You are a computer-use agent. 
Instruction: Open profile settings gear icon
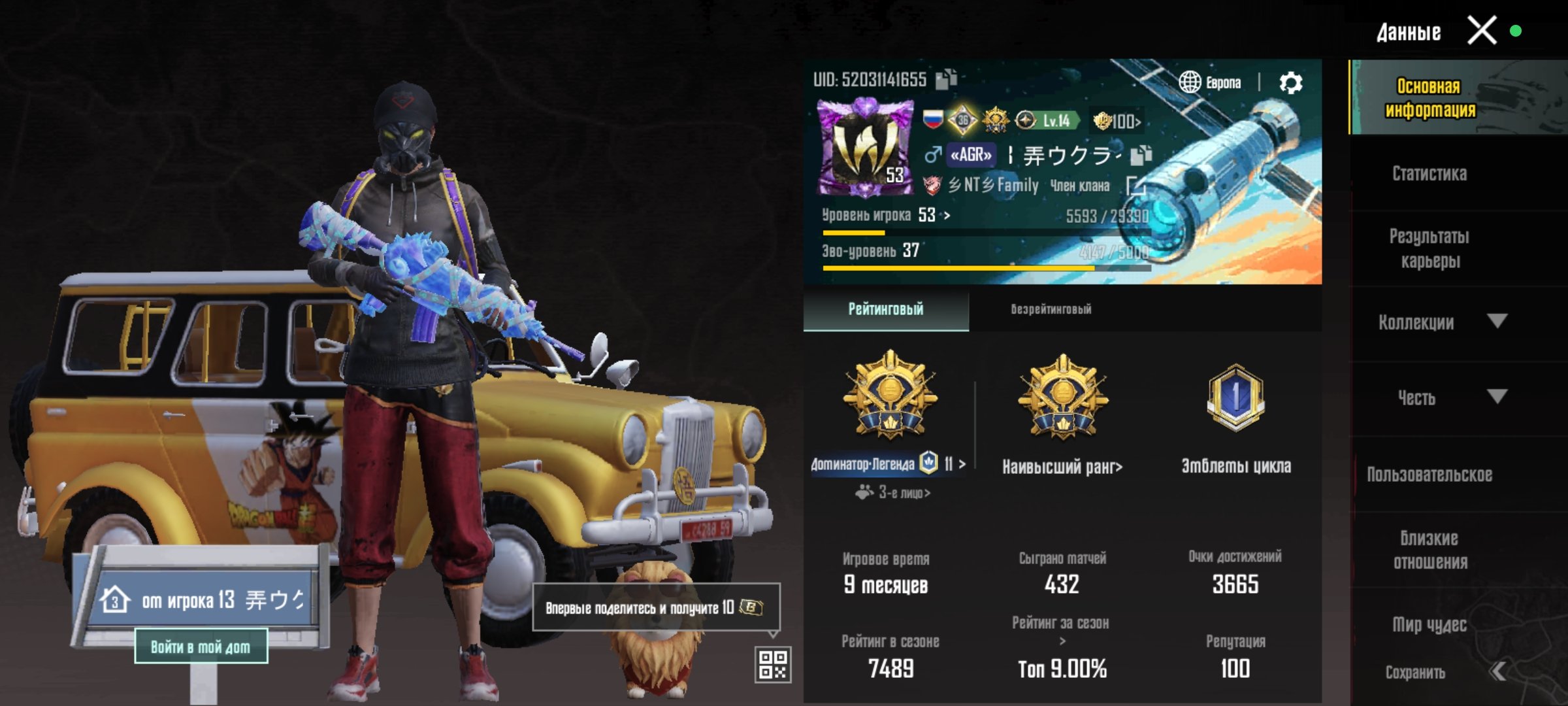click(1290, 83)
